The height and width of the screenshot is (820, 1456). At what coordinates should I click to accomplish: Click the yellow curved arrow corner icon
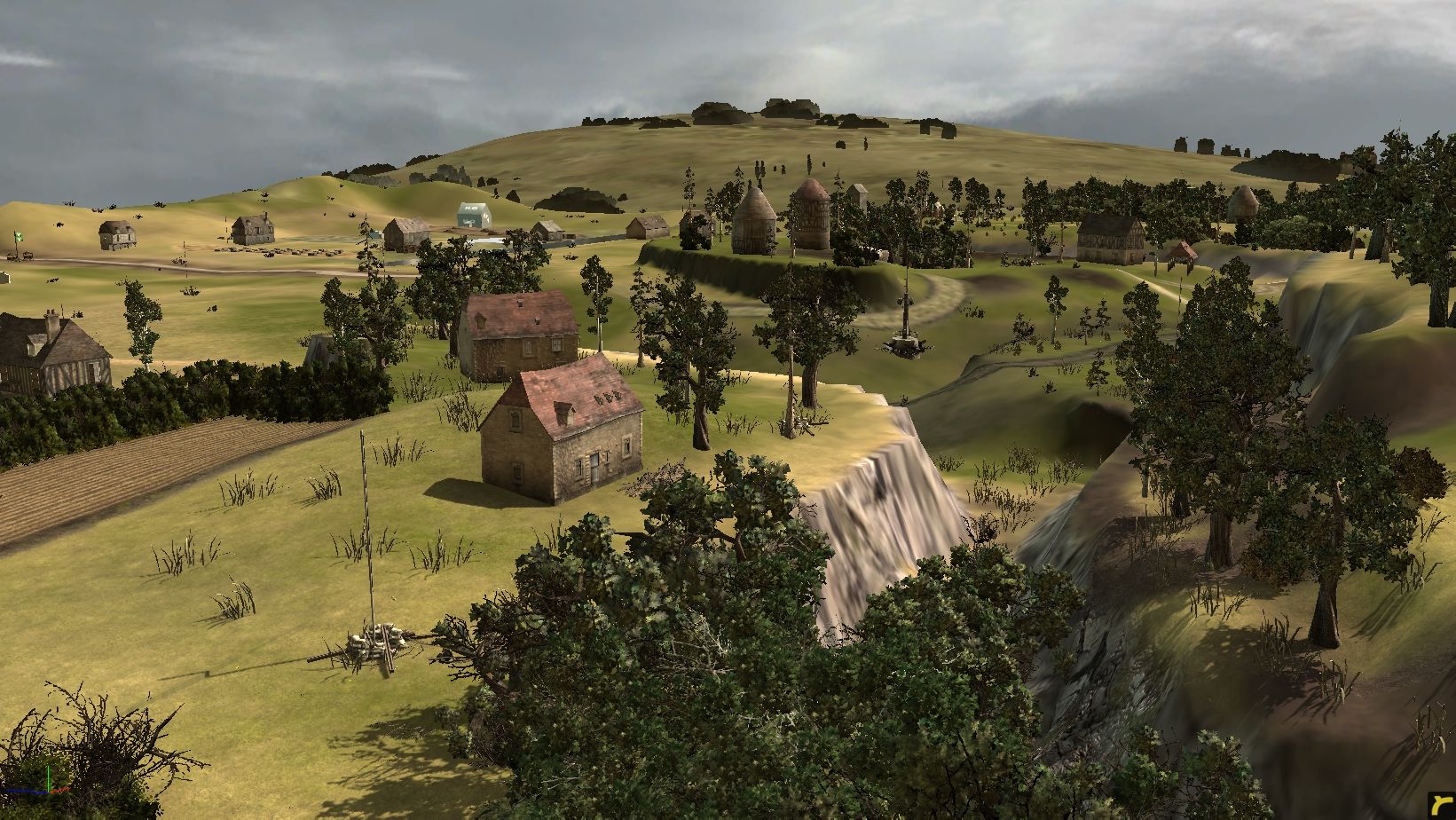[1440, 806]
